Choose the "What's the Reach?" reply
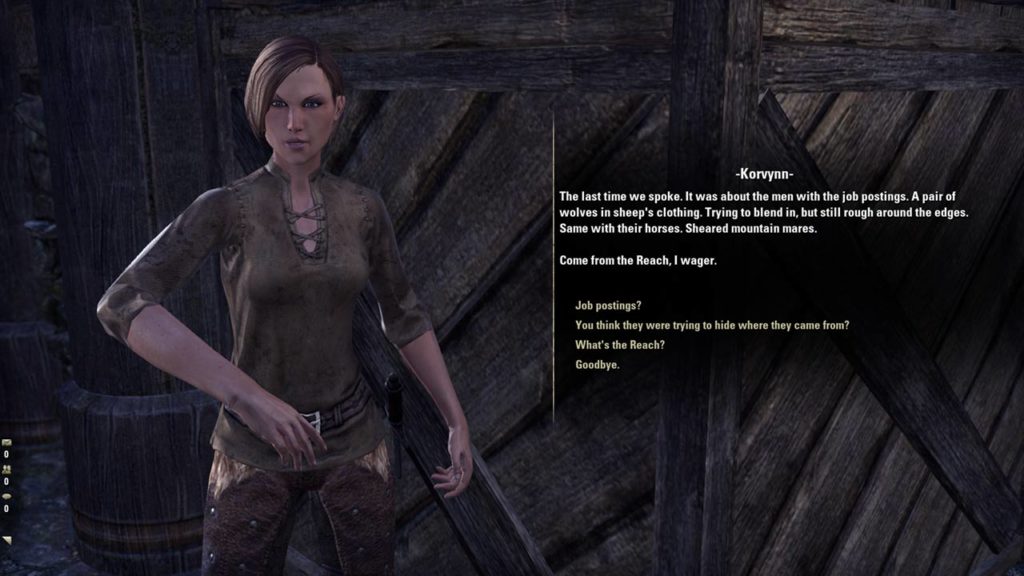 [x=620, y=345]
